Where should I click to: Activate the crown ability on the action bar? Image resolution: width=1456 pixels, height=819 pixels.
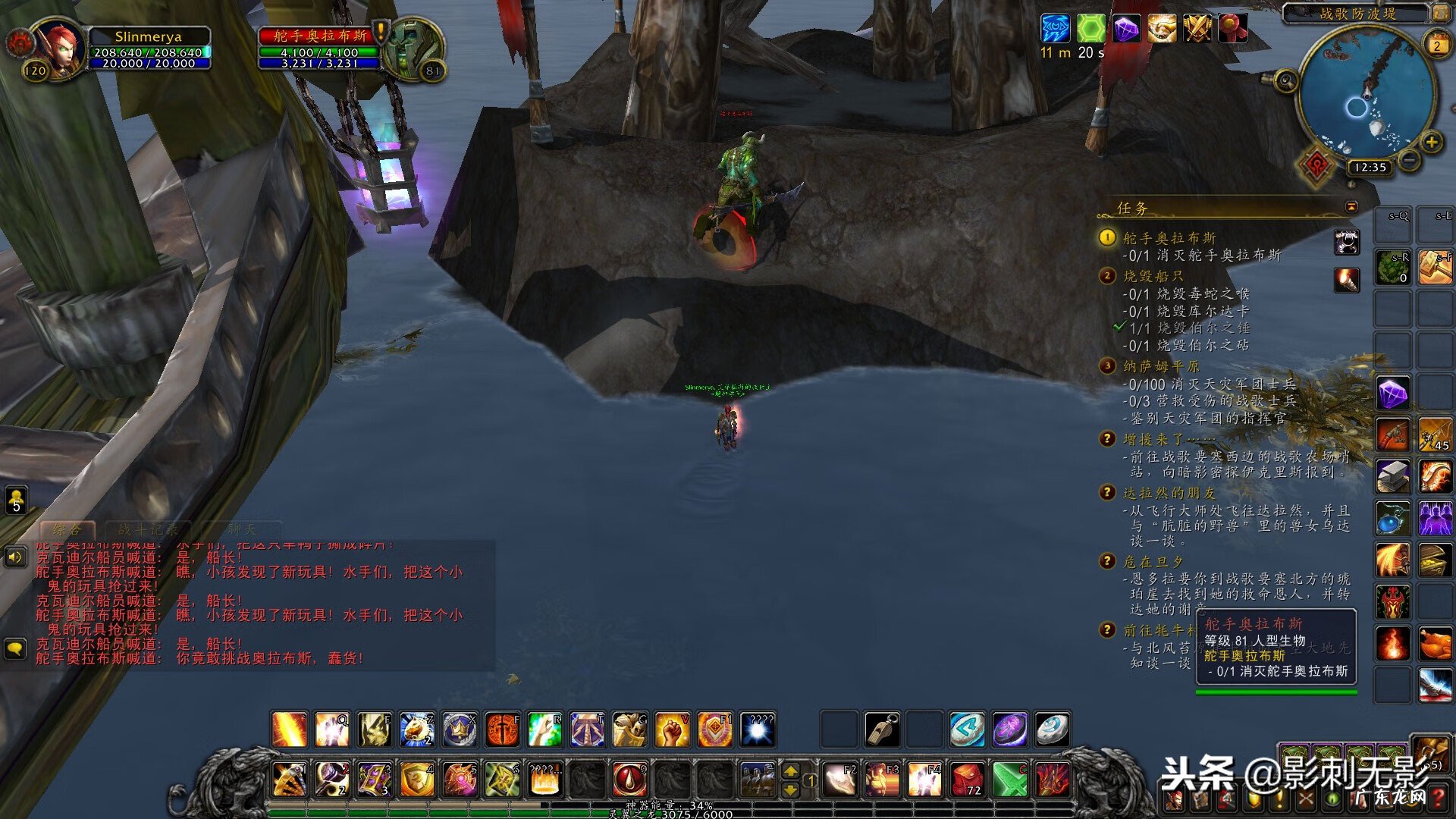point(460,730)
